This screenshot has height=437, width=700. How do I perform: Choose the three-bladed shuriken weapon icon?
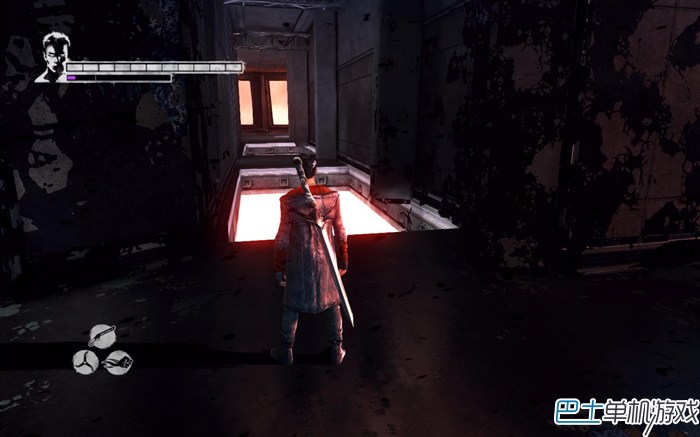tap(85, 361)
